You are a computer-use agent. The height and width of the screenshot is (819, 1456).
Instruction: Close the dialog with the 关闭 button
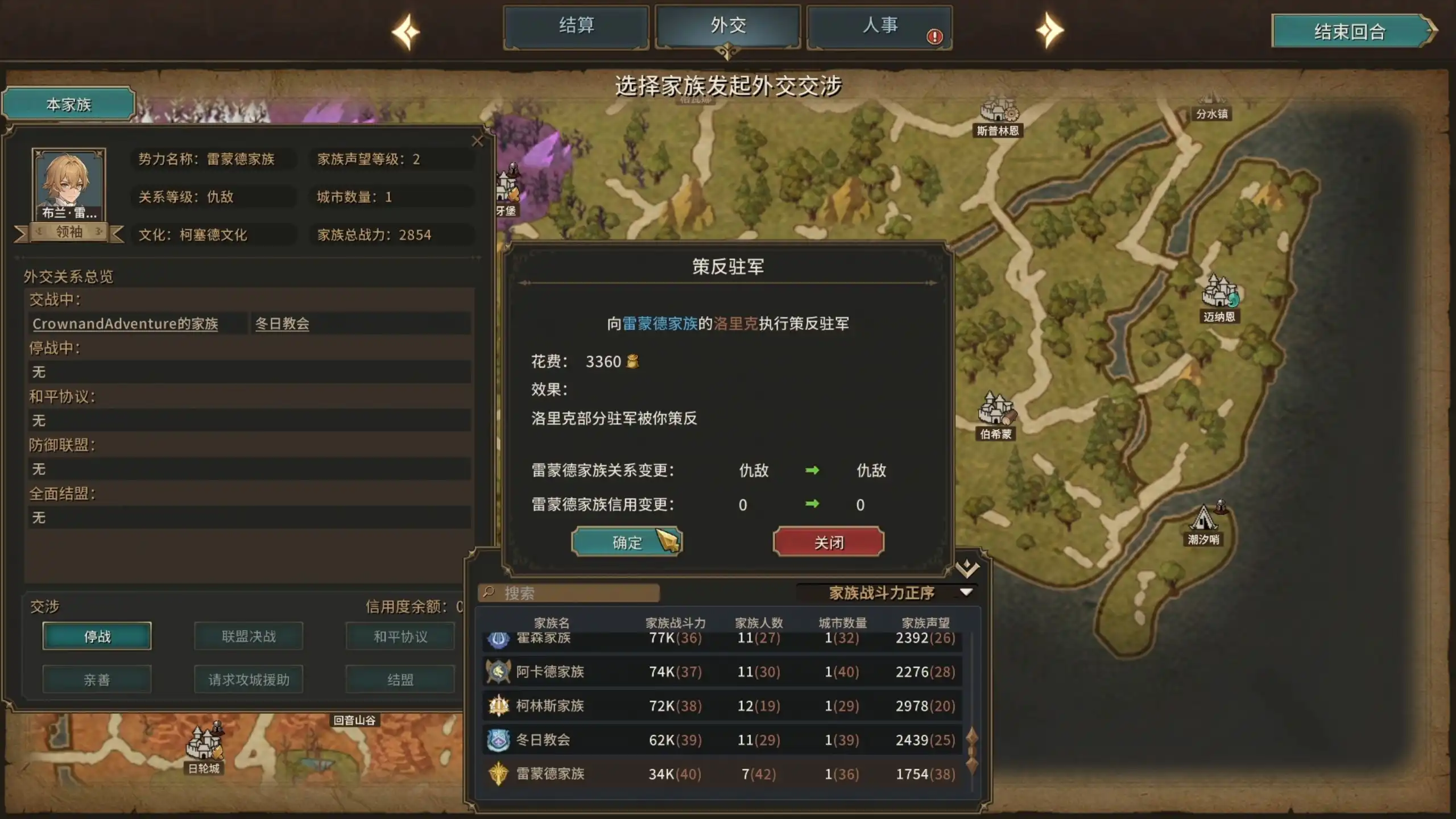[828, 541]
